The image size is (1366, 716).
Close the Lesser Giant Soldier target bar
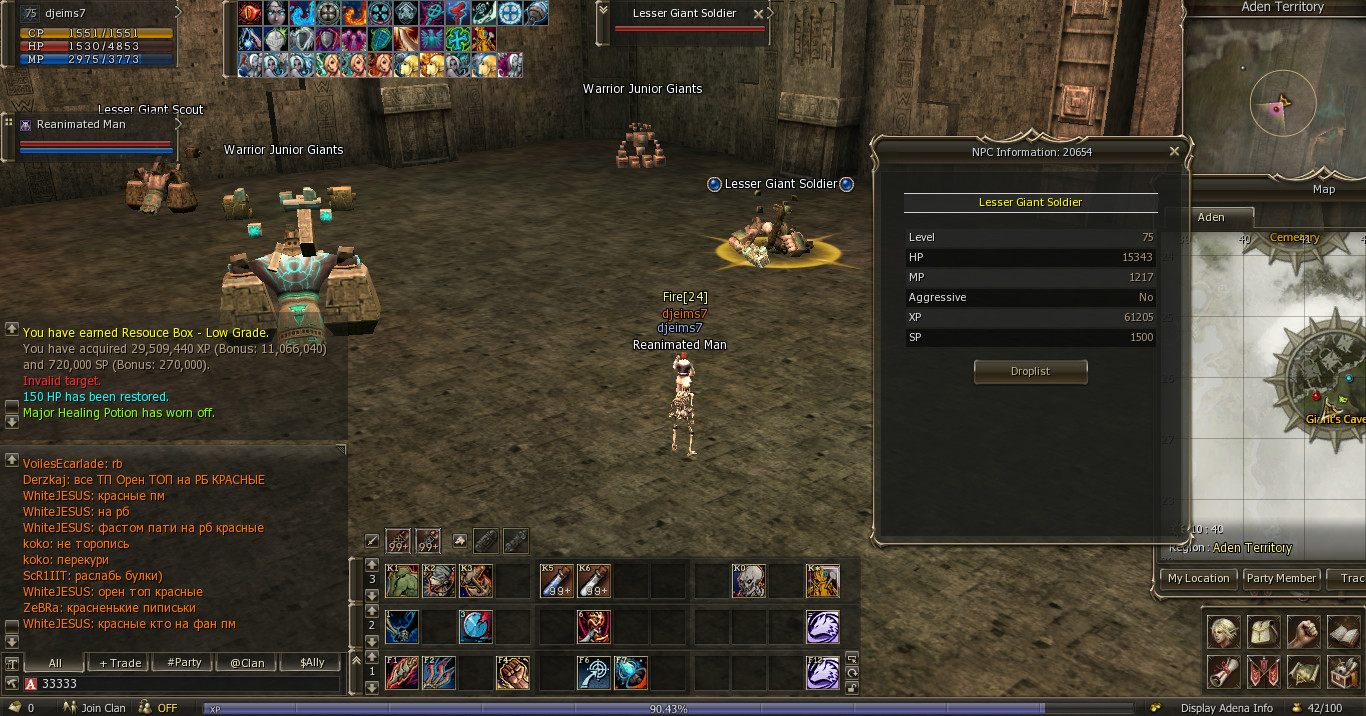758,14
